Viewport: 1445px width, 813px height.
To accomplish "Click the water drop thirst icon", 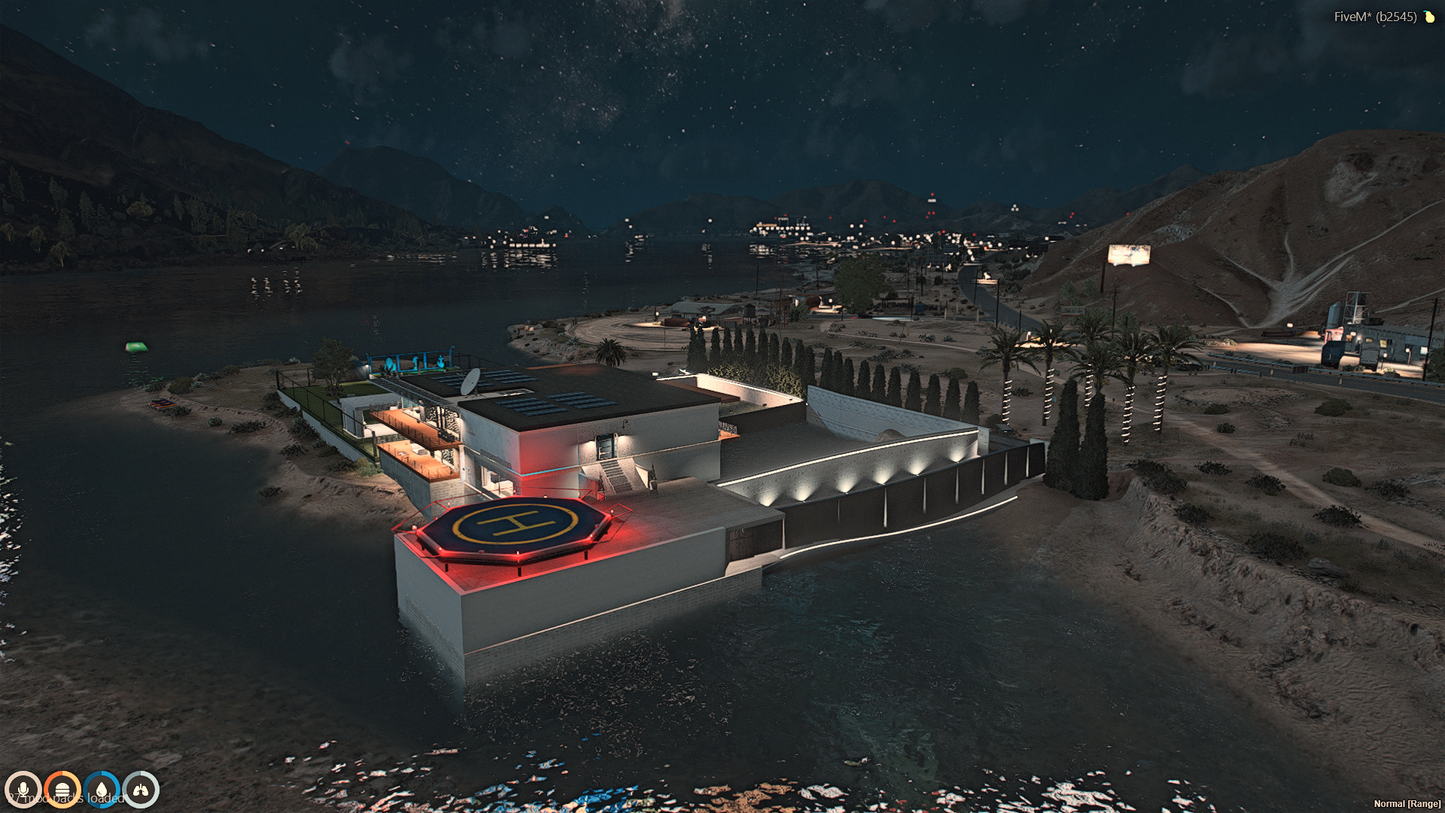I will click(102, 789).
